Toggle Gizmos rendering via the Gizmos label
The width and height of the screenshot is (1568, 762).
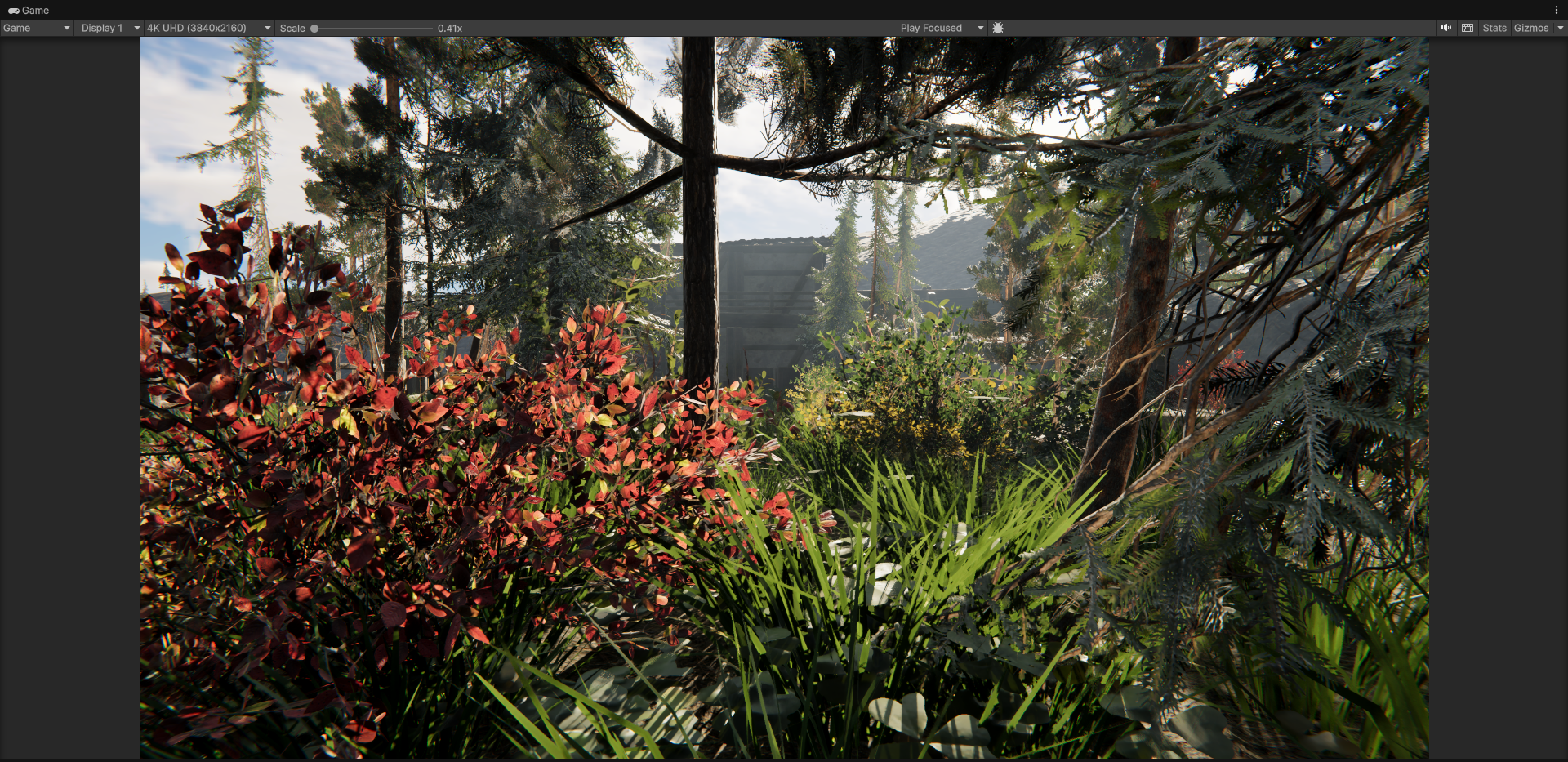[x=1533, y=27]
